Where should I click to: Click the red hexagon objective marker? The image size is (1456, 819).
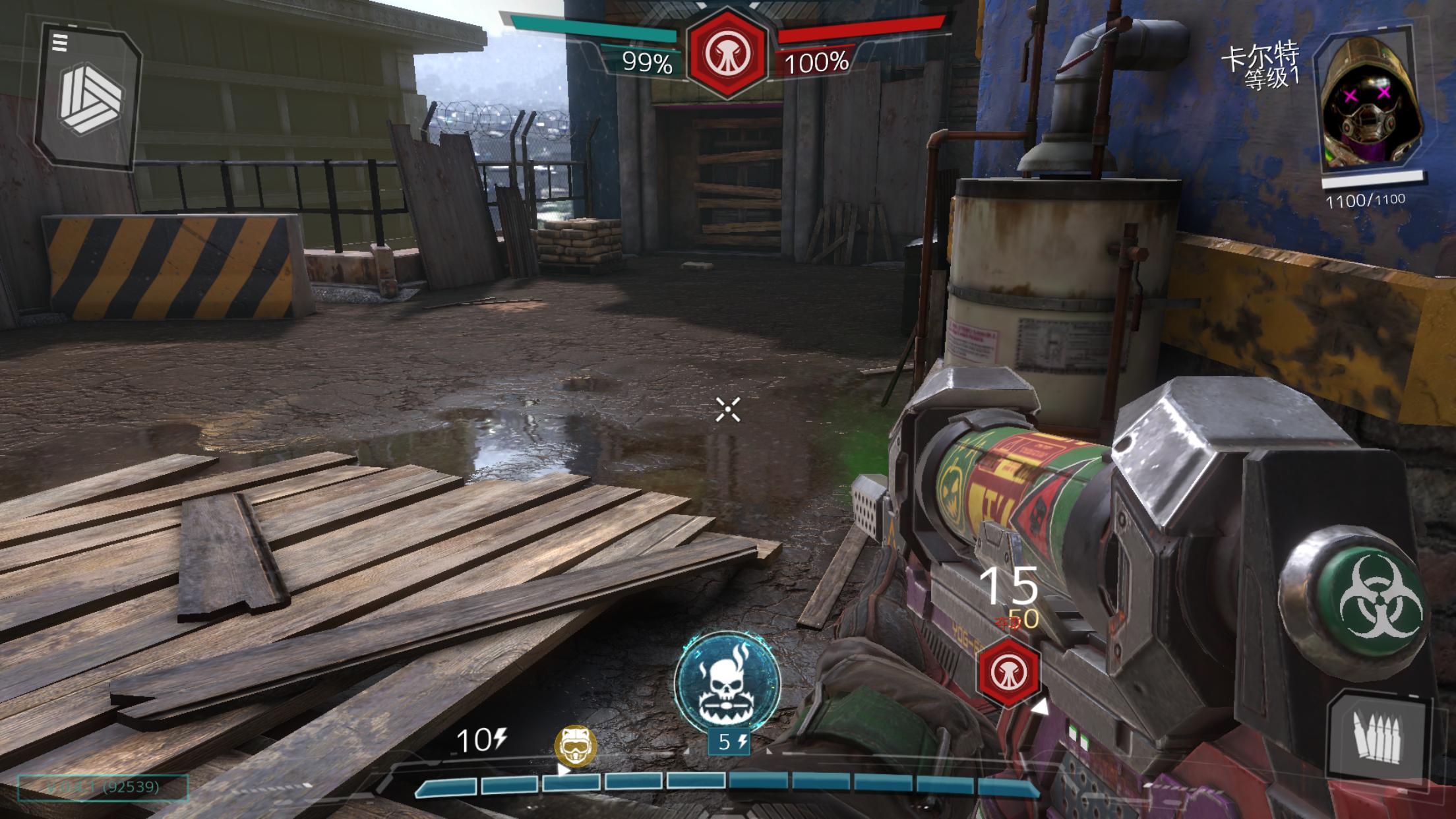tap(1008, 673)
